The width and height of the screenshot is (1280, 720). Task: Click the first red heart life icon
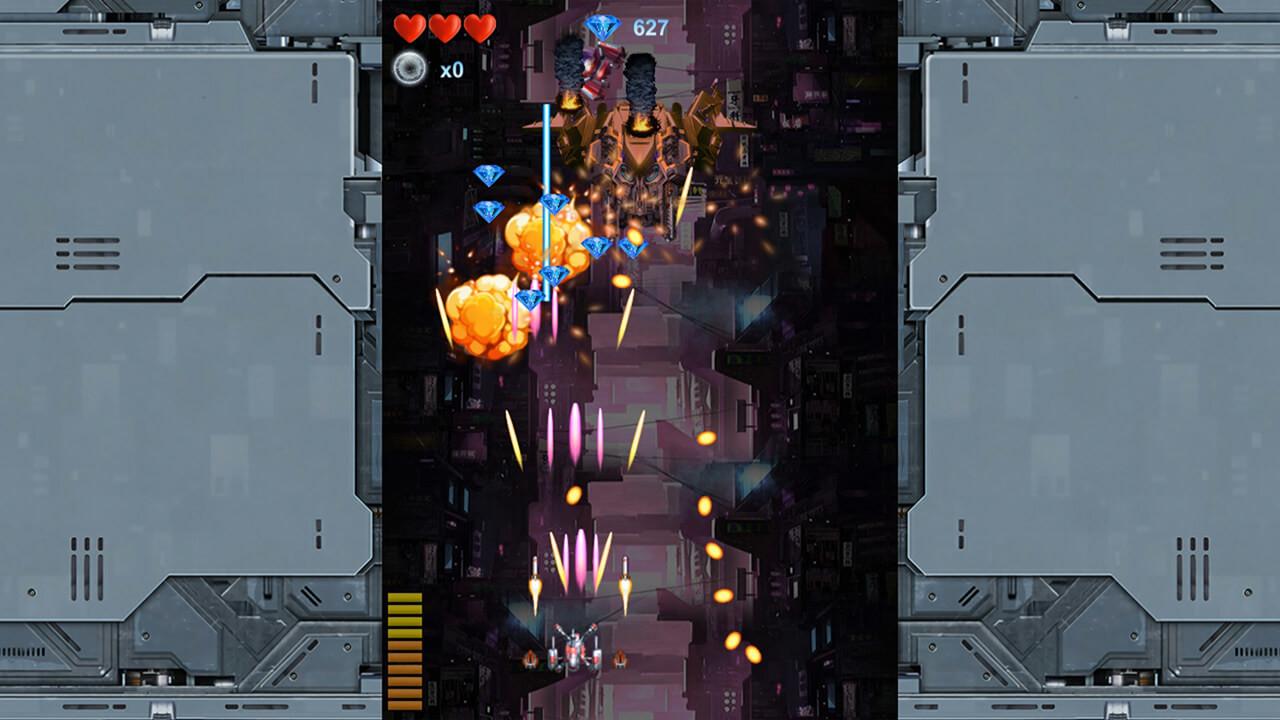click(x=410, y=28)
